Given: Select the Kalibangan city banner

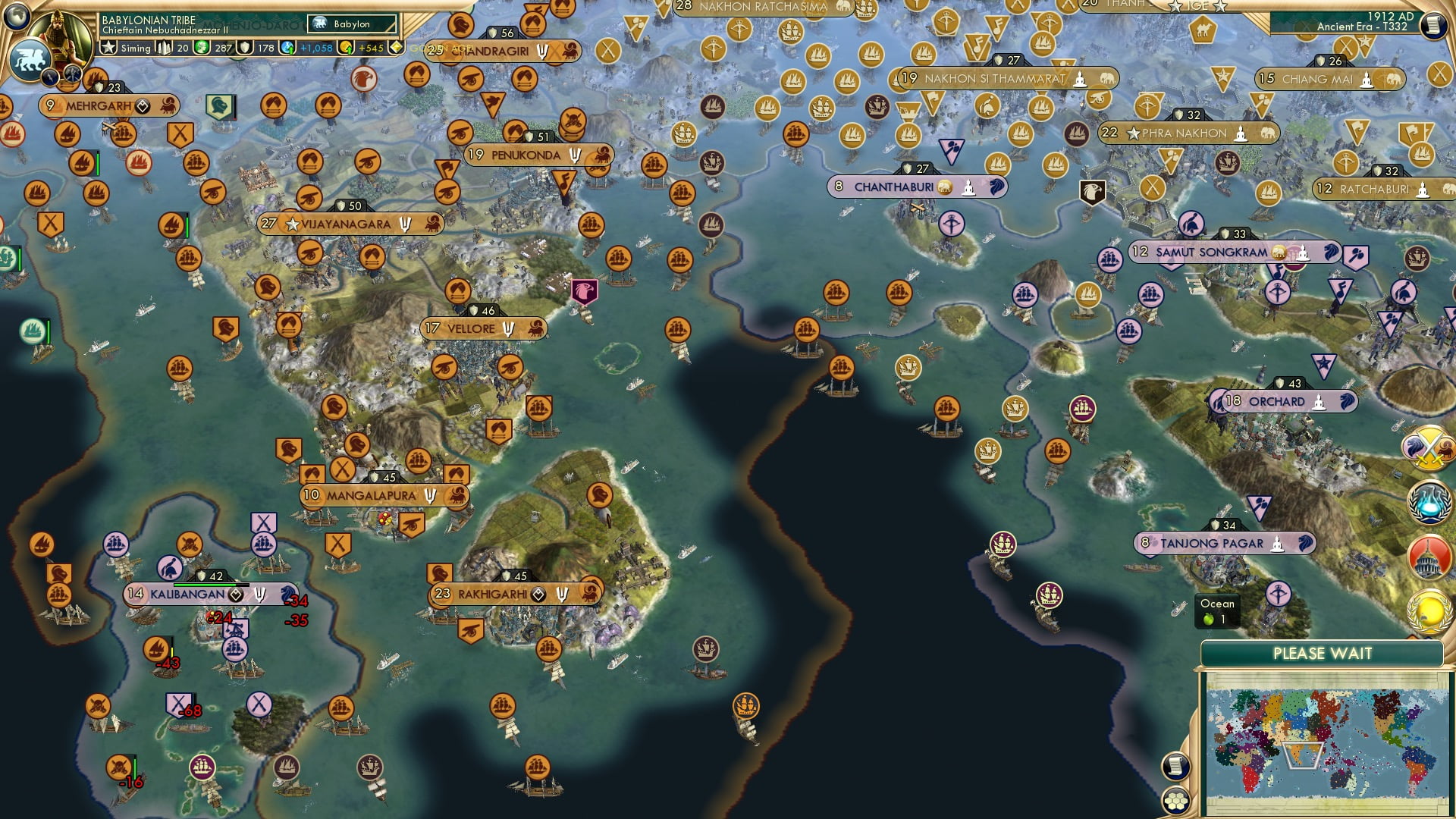Looking at the screenshot, I should point(186,595).
